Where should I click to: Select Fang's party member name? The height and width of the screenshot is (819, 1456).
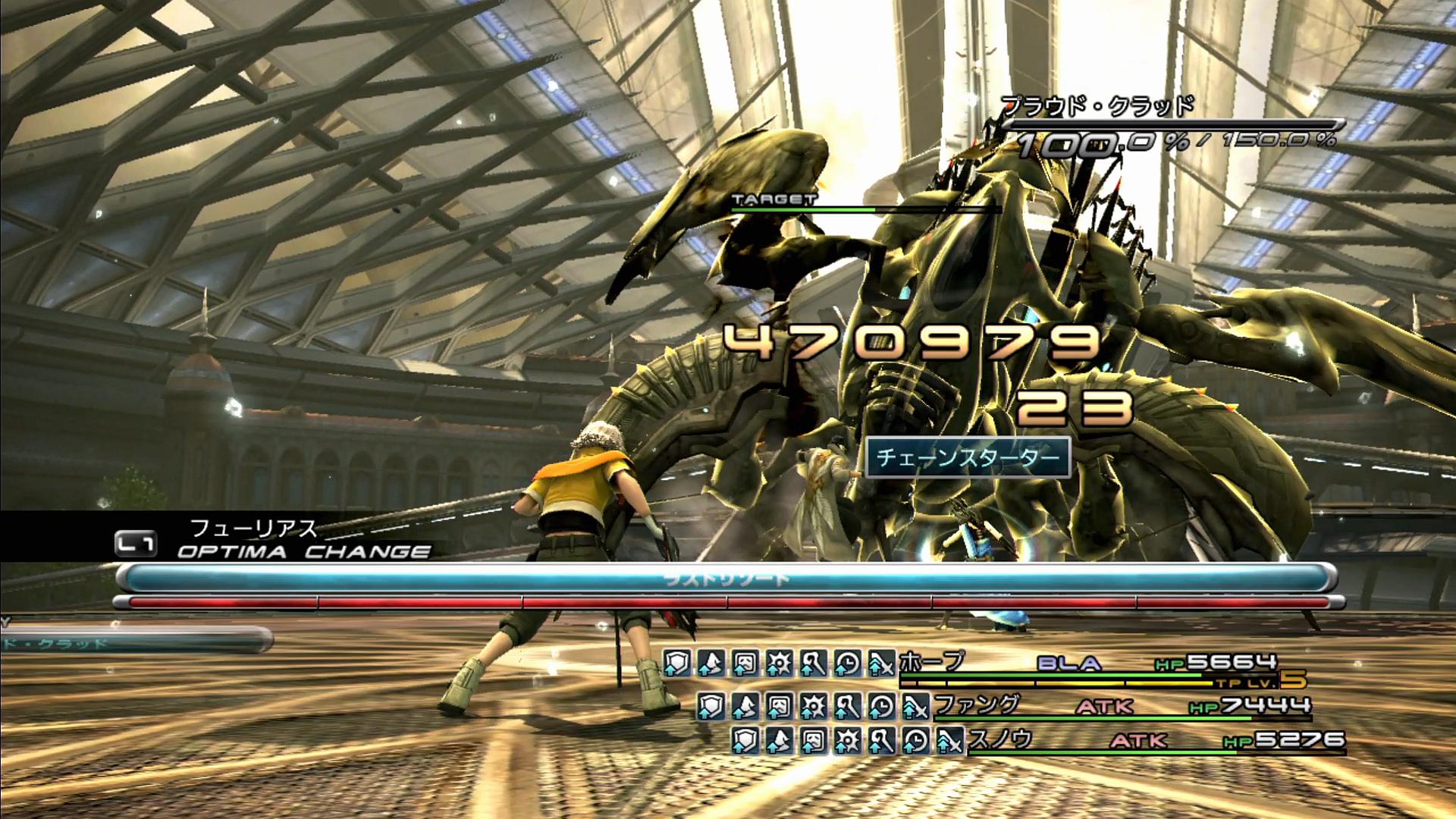point(977,705)
